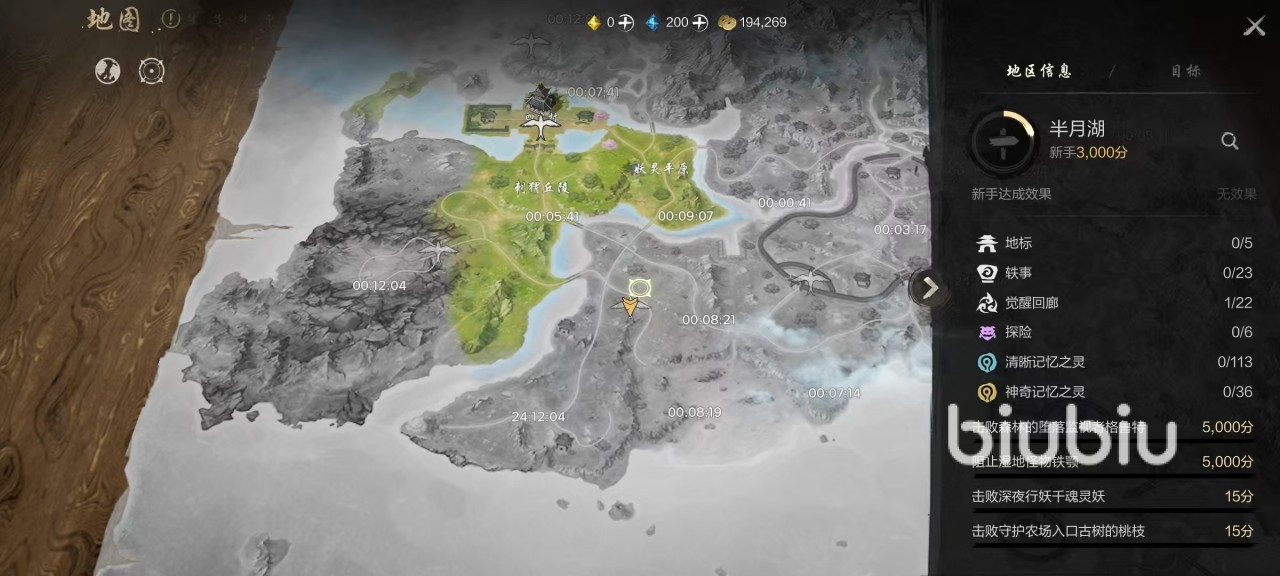The height and width of the screenshot is (576, 1280).
Task: Open the 击败深夜行妖千魂灵妖 objective
Action: (x=1112, y=496)
